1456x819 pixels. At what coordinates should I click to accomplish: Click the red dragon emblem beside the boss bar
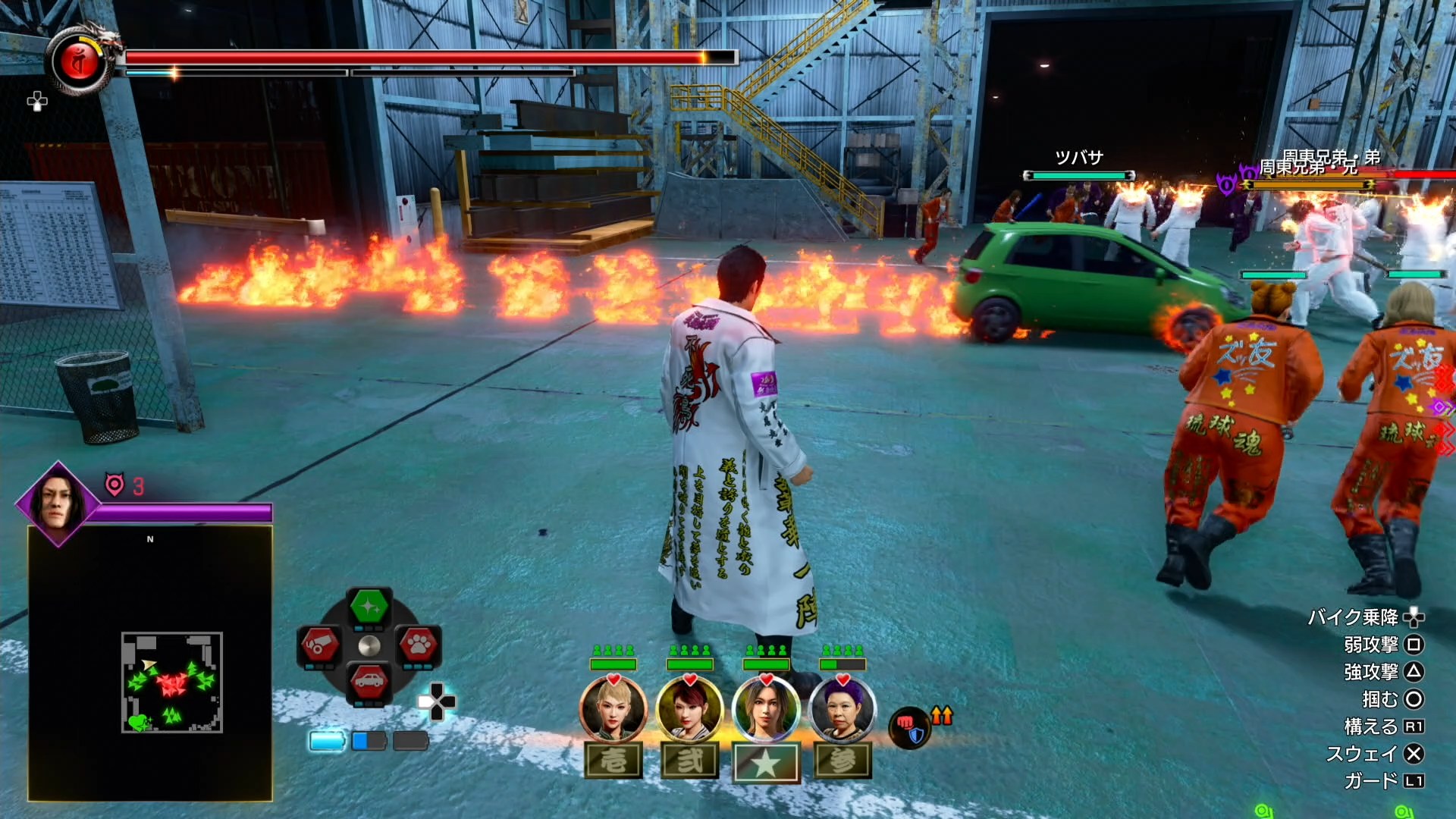(78, 62)
